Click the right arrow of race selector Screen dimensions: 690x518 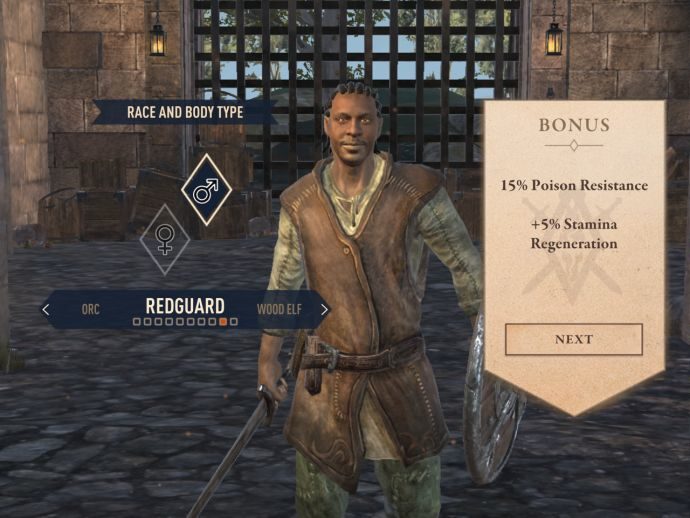tap(324, 310)
